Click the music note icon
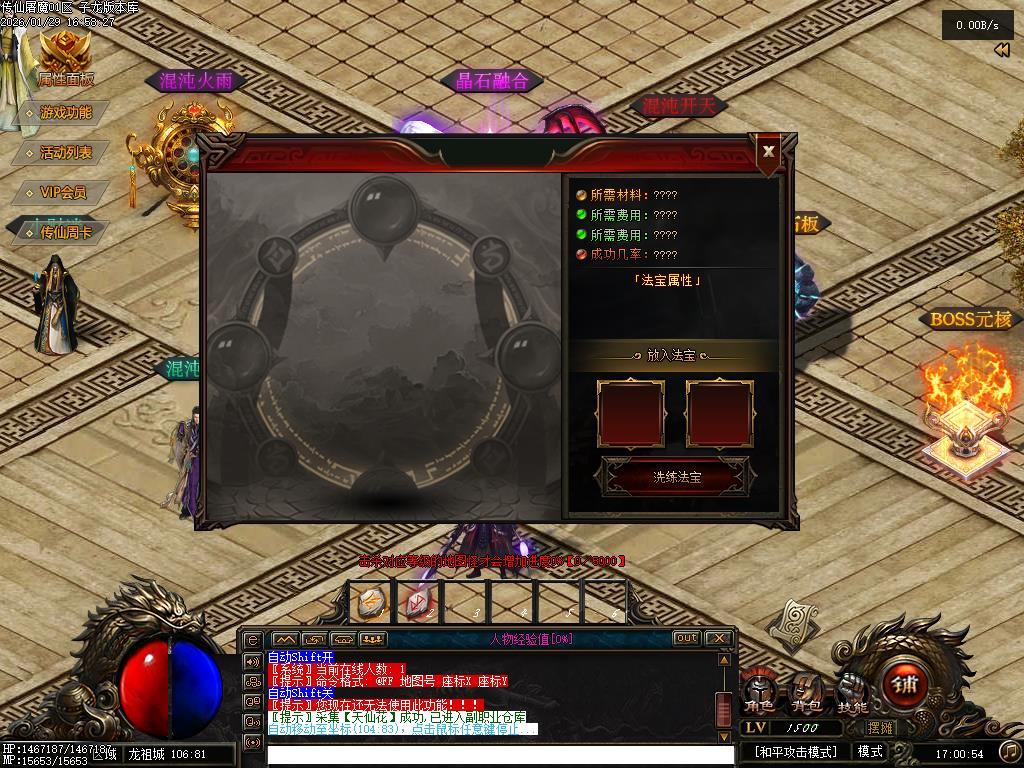The width and height of the screenshot is (1024, 768). [x=1010, y=751]
